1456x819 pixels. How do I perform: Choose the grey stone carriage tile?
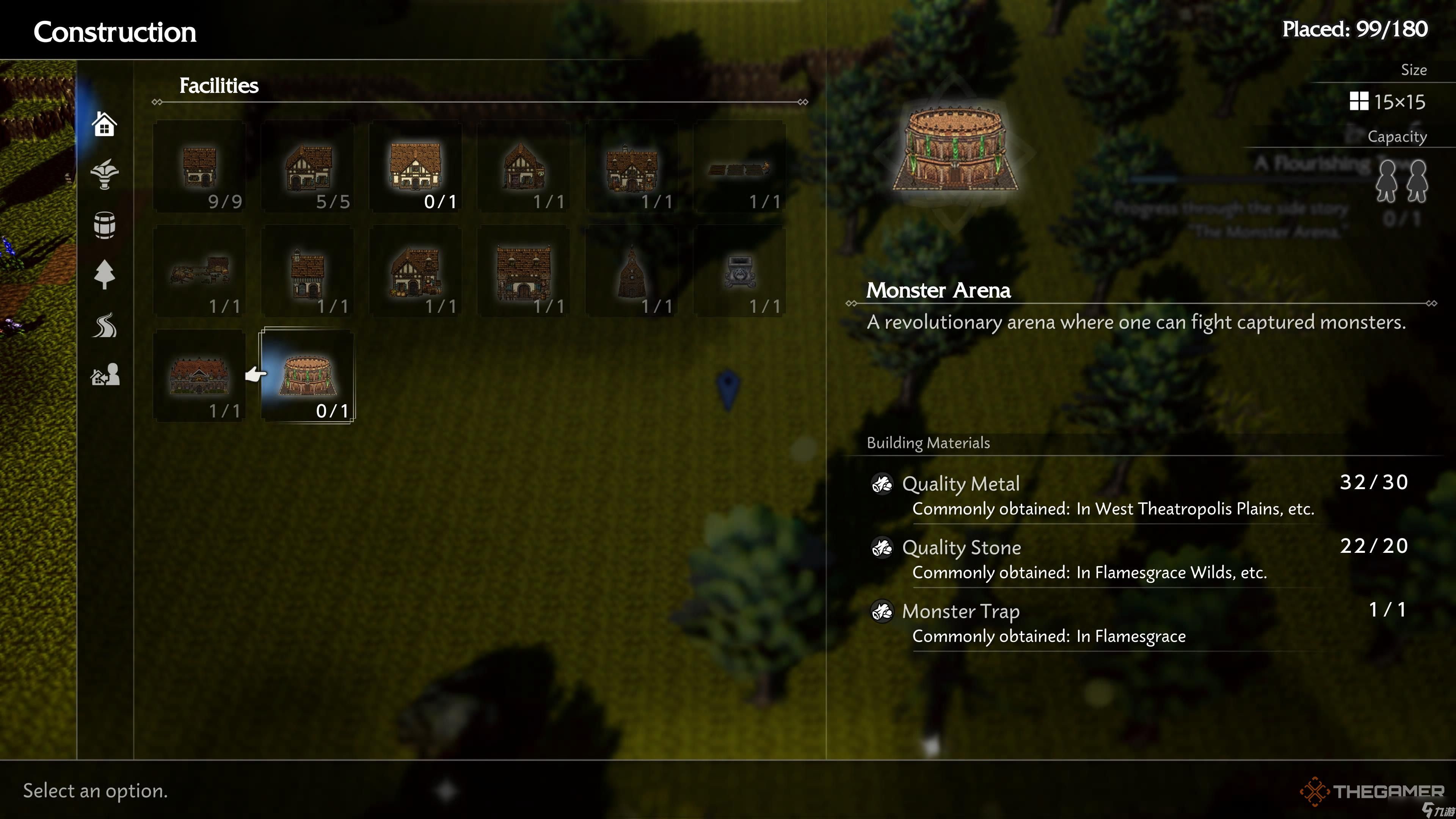pos(739,272)
